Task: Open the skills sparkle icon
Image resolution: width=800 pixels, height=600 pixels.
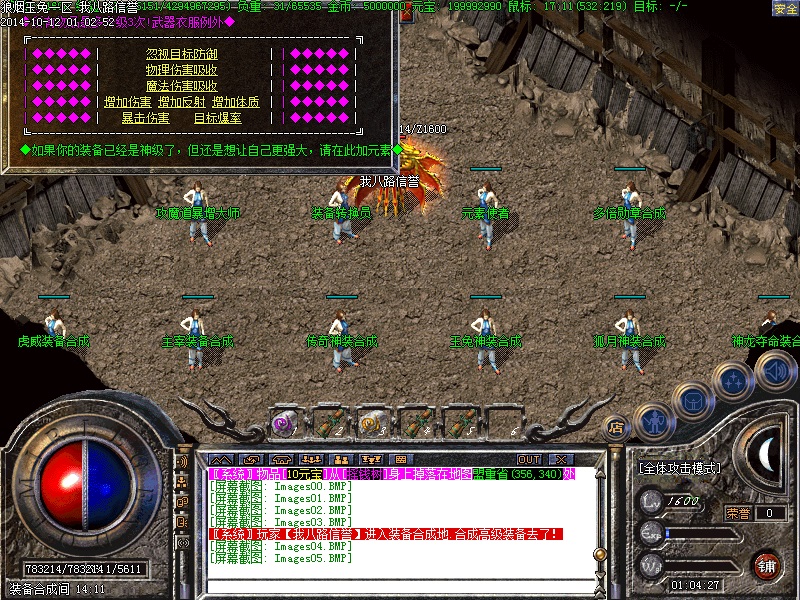Action: tap(733, 380)
